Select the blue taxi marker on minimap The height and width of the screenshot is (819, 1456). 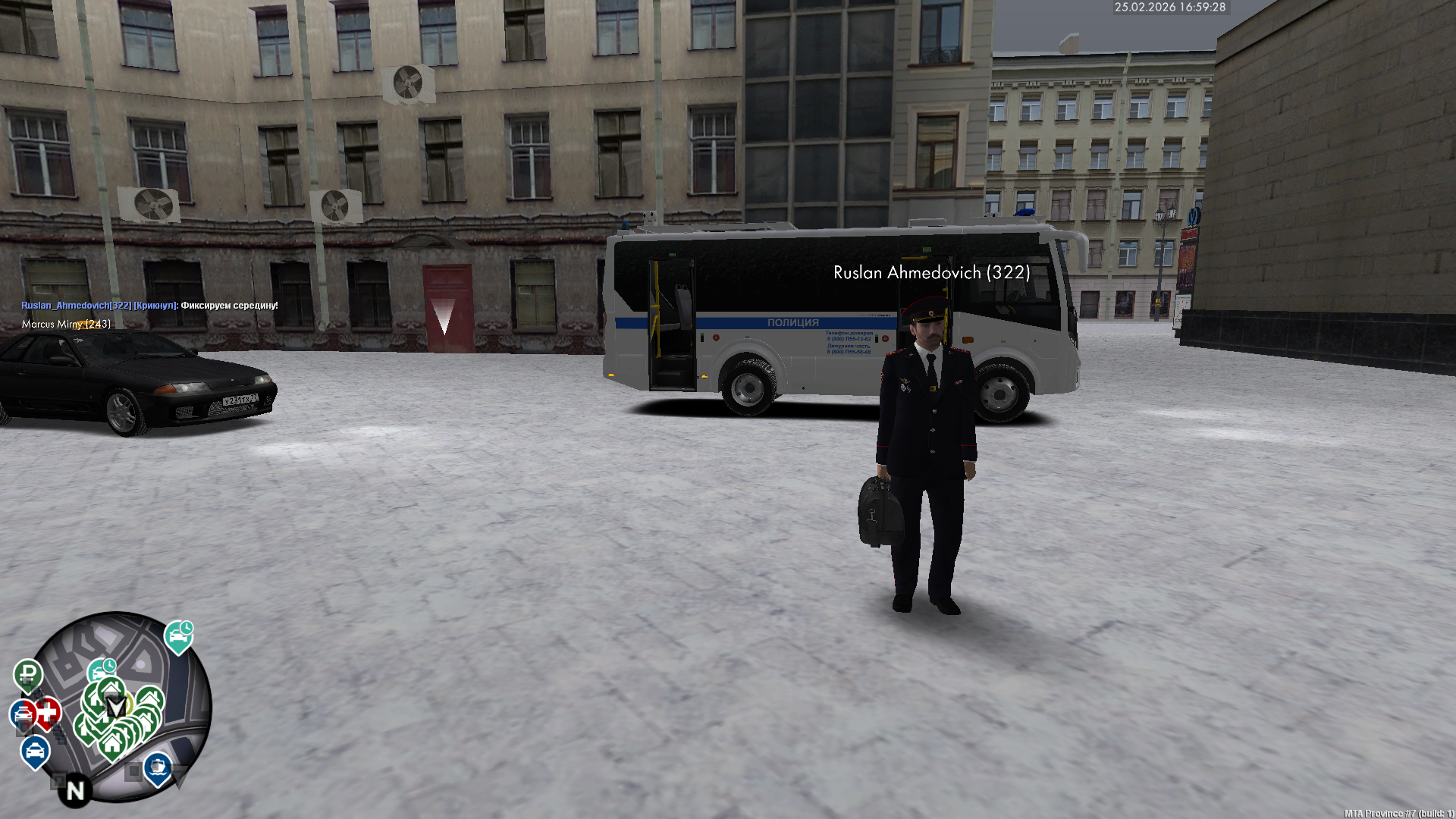[x=34, y=751]
